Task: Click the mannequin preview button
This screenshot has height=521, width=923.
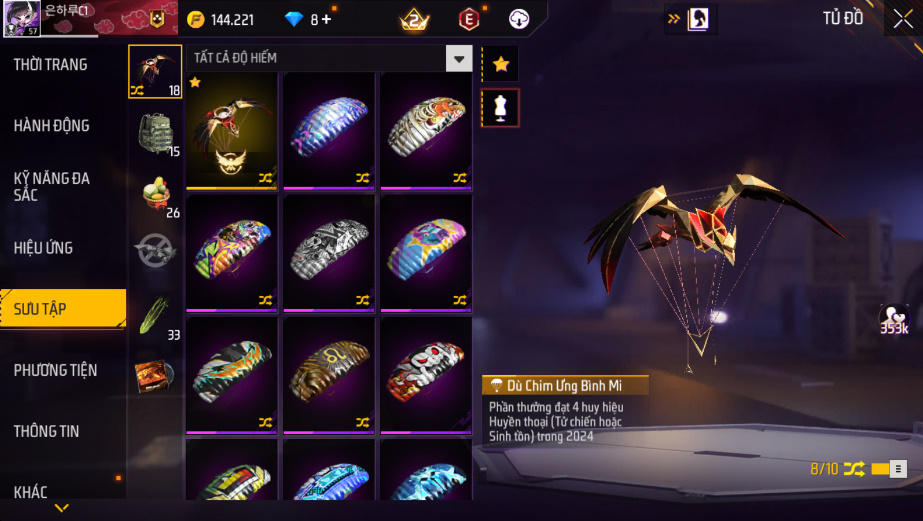Action: click(x=501, y=108)
